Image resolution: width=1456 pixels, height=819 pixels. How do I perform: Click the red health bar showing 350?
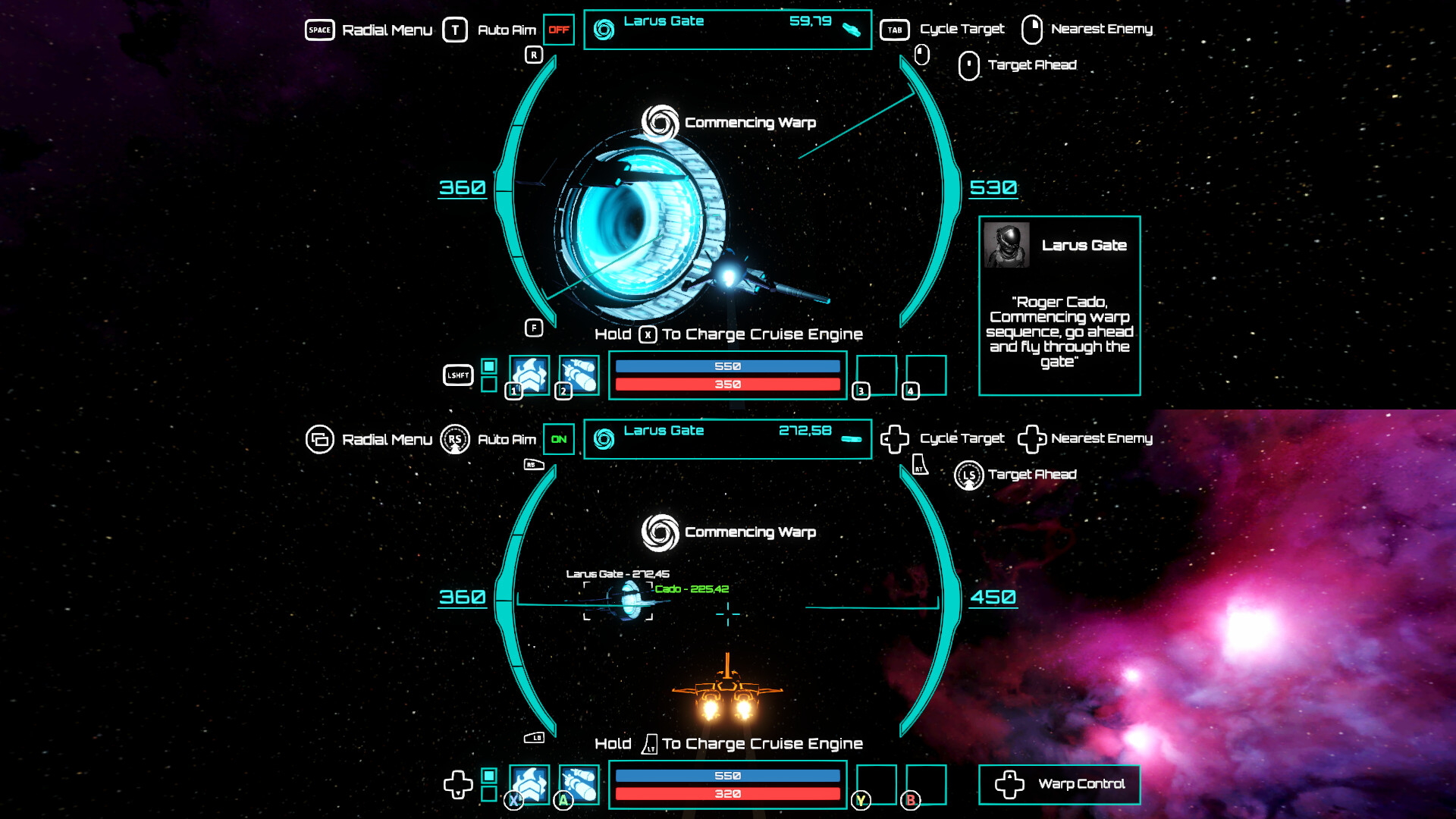(x=727, y=384)
